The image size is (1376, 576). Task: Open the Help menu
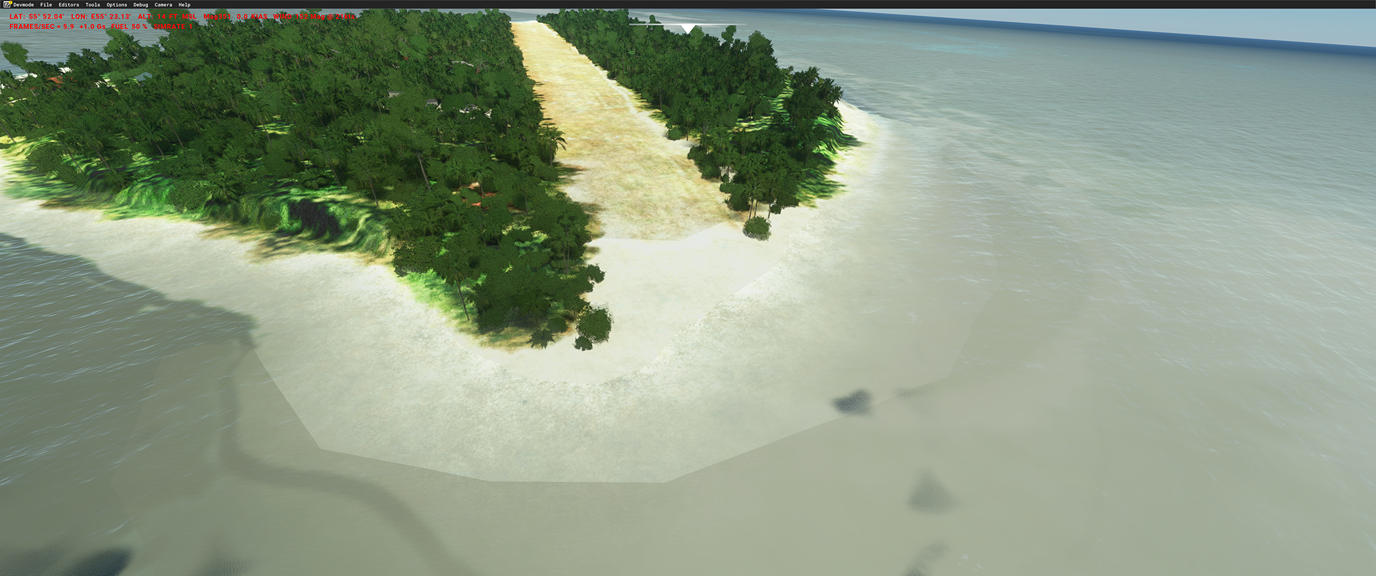click(184, 5)
